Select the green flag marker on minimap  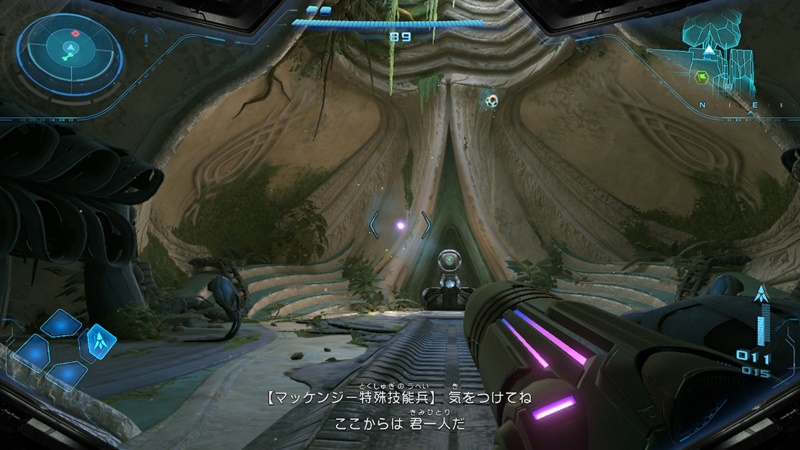point(702,76)
